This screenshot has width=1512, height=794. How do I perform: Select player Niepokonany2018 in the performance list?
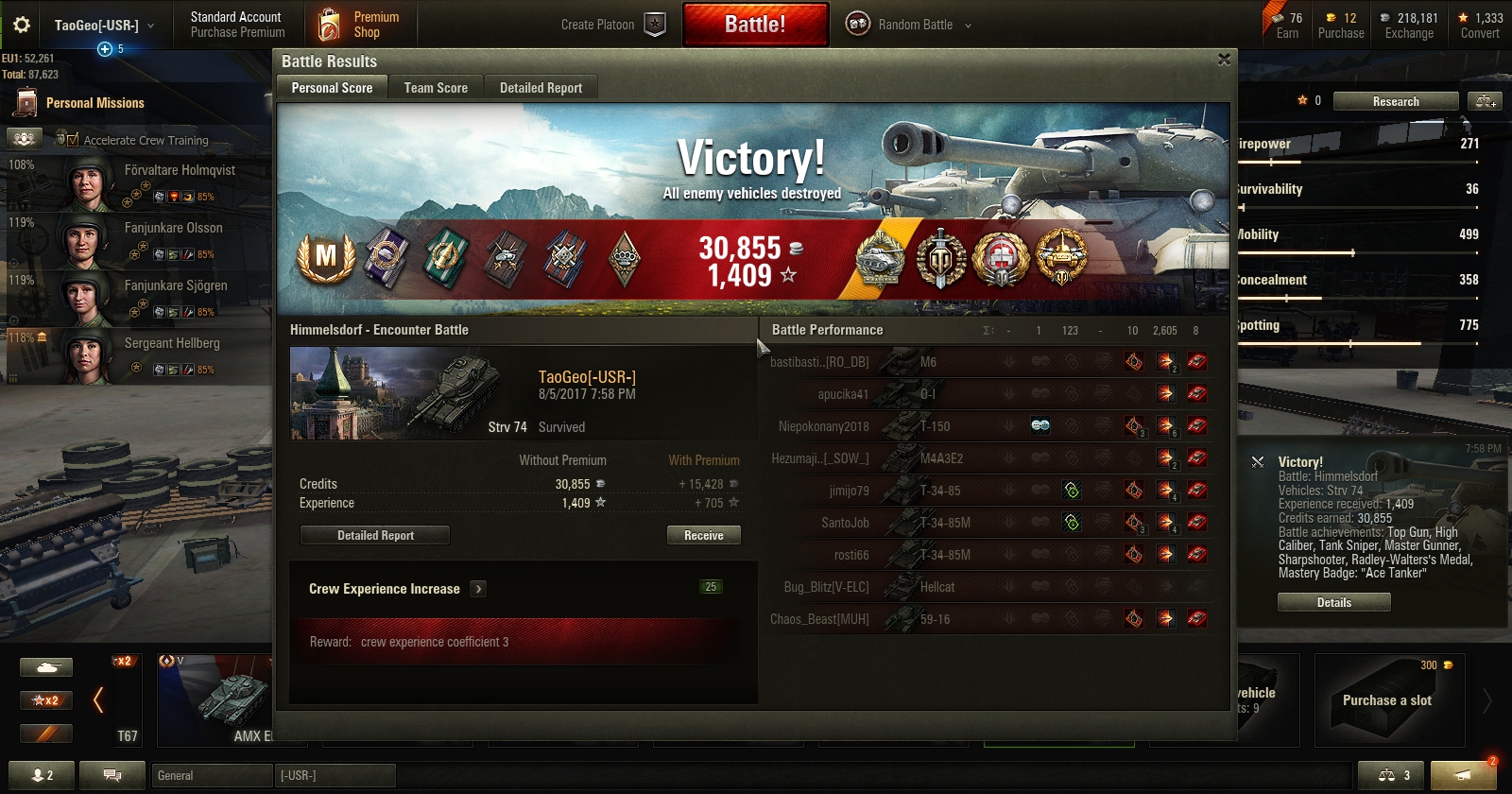click(823, 426)
